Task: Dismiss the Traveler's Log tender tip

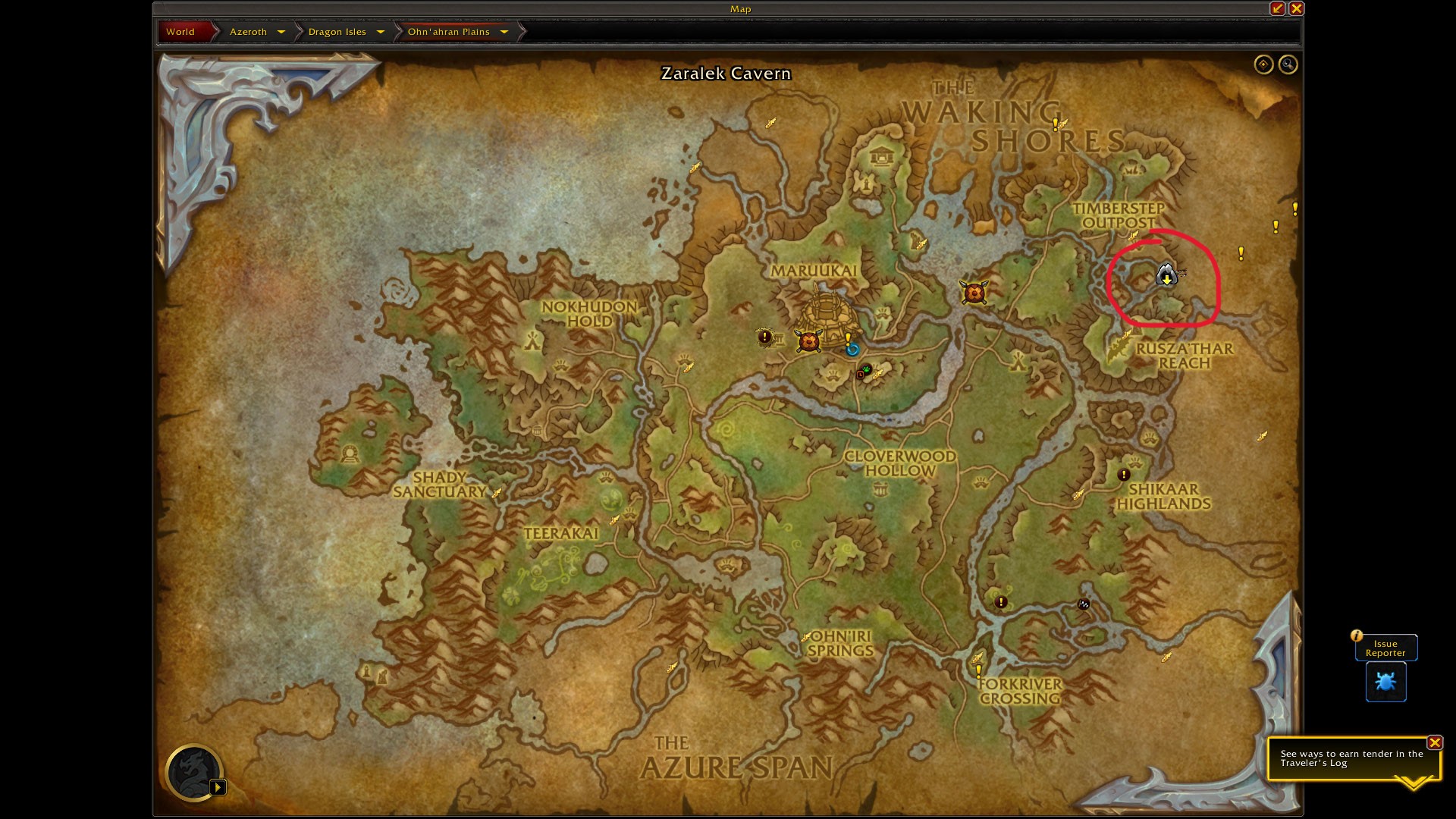Action: coord(1434,742)
